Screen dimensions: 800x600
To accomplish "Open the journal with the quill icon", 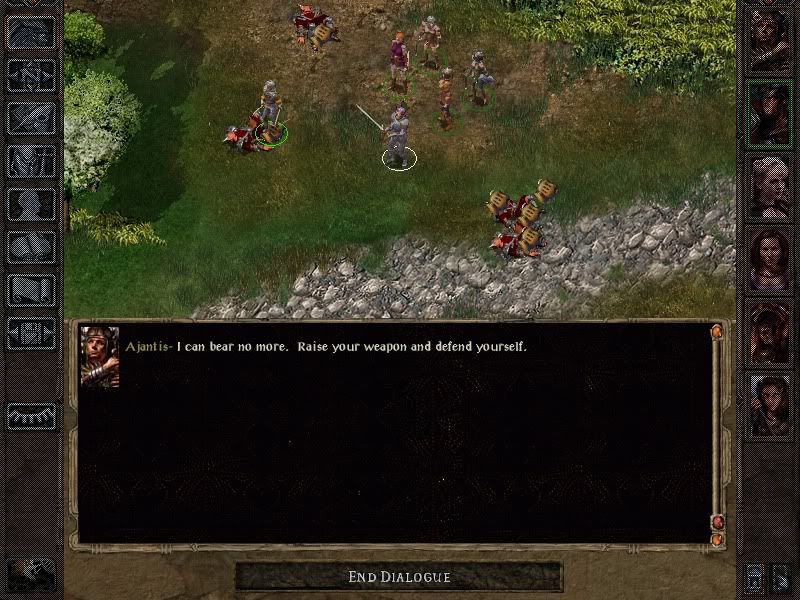I will click(x=31, y=118).
